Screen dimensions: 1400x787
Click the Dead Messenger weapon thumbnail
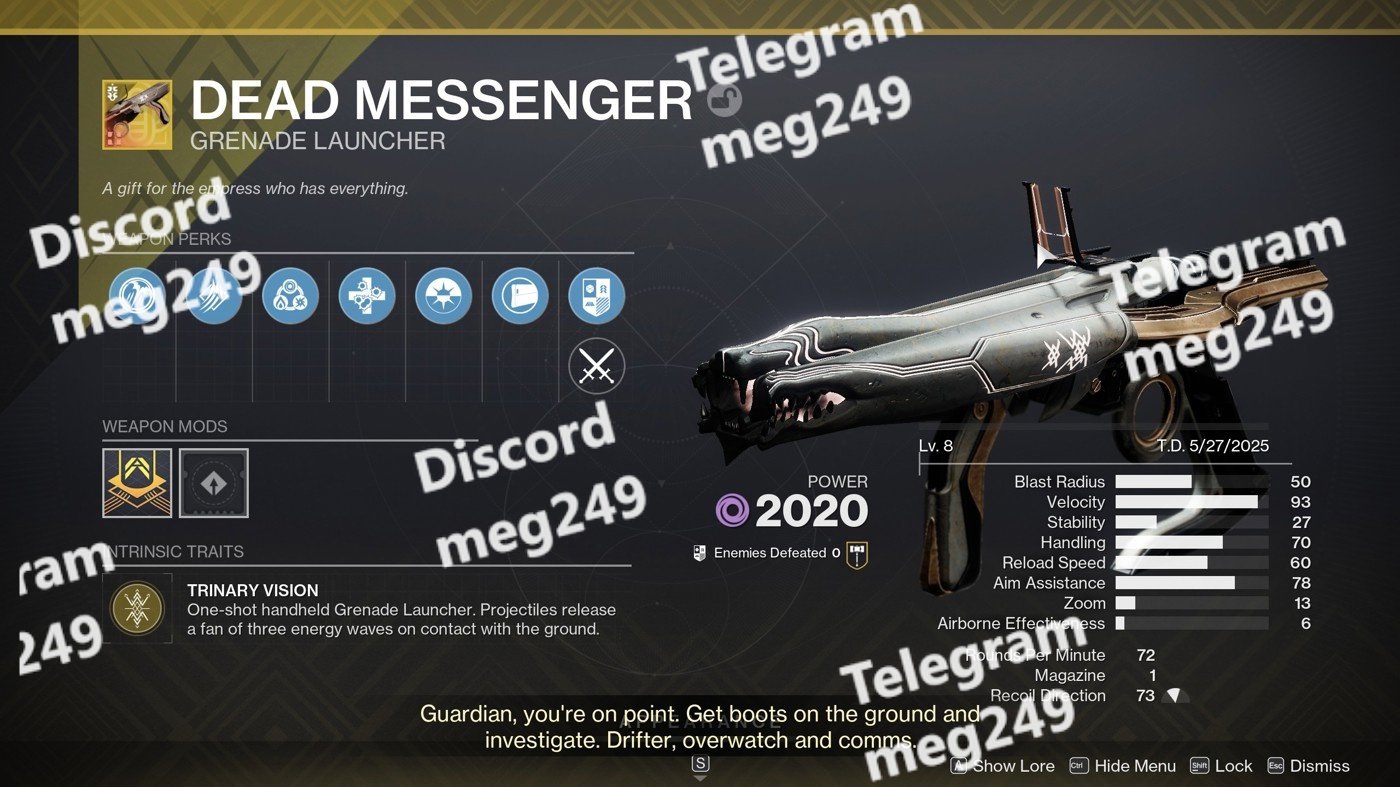(137, 115)
